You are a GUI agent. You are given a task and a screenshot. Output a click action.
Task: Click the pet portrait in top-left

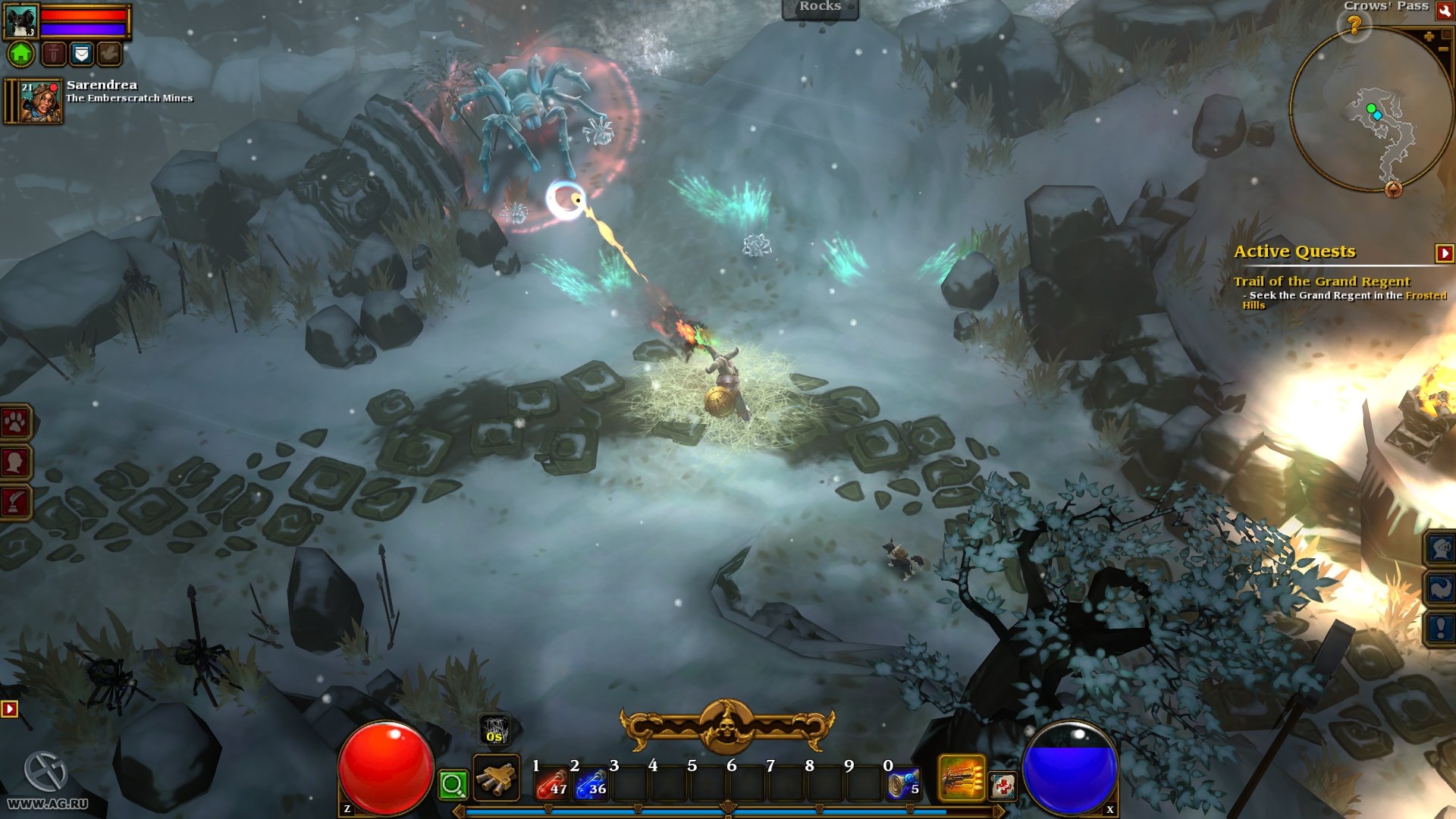(21, 20)
